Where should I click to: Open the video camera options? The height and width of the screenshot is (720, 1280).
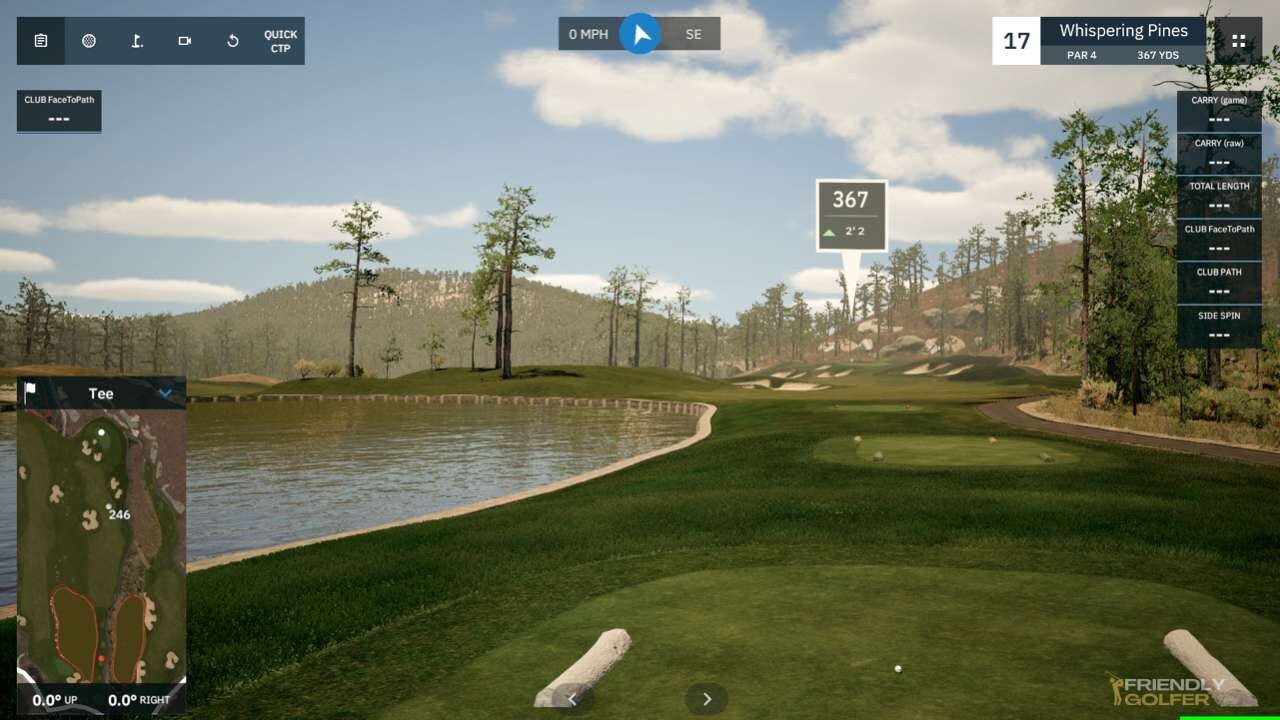(185, 41)
